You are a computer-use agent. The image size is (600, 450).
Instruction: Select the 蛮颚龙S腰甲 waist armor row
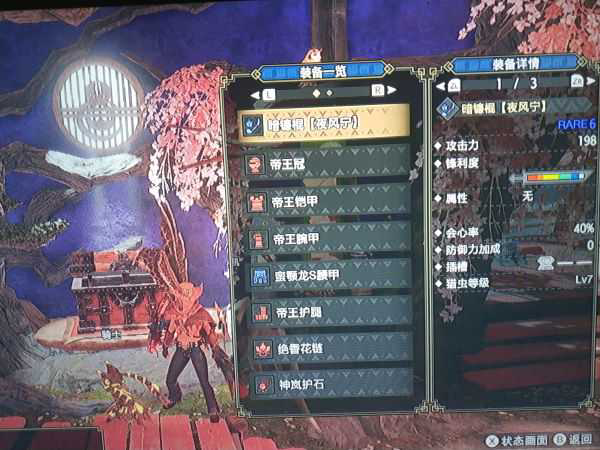325,276
